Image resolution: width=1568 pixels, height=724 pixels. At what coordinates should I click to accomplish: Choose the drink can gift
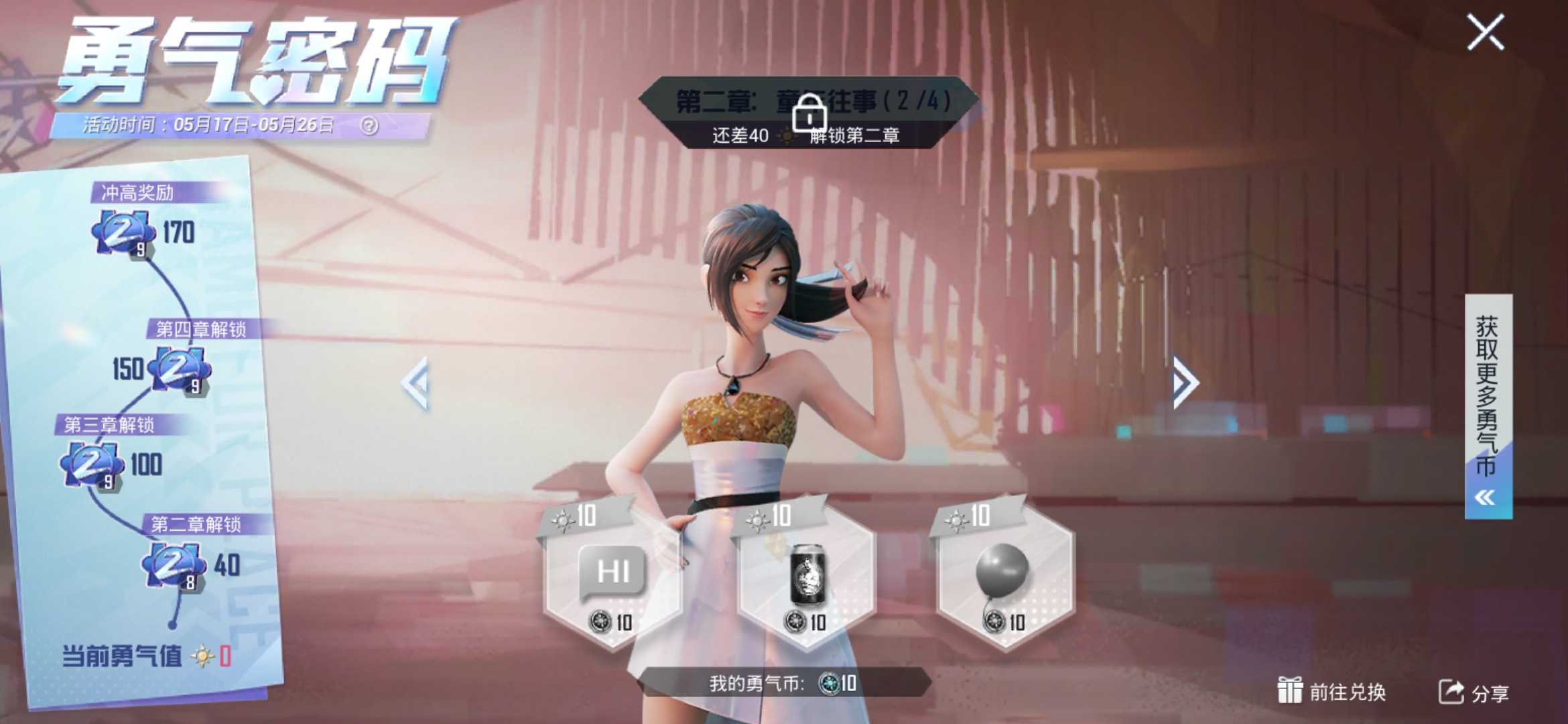pyautogui.click(x=807, y=575)
